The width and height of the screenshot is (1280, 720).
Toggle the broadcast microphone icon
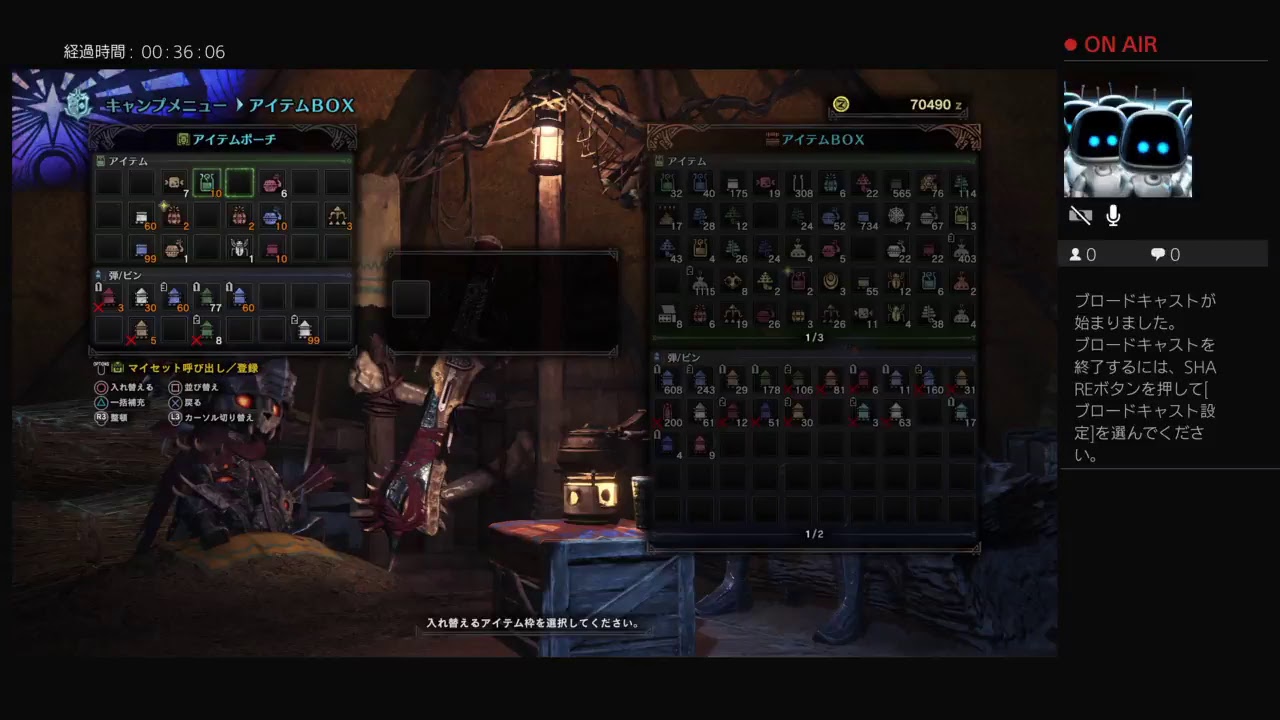(x=1113, y=216)
